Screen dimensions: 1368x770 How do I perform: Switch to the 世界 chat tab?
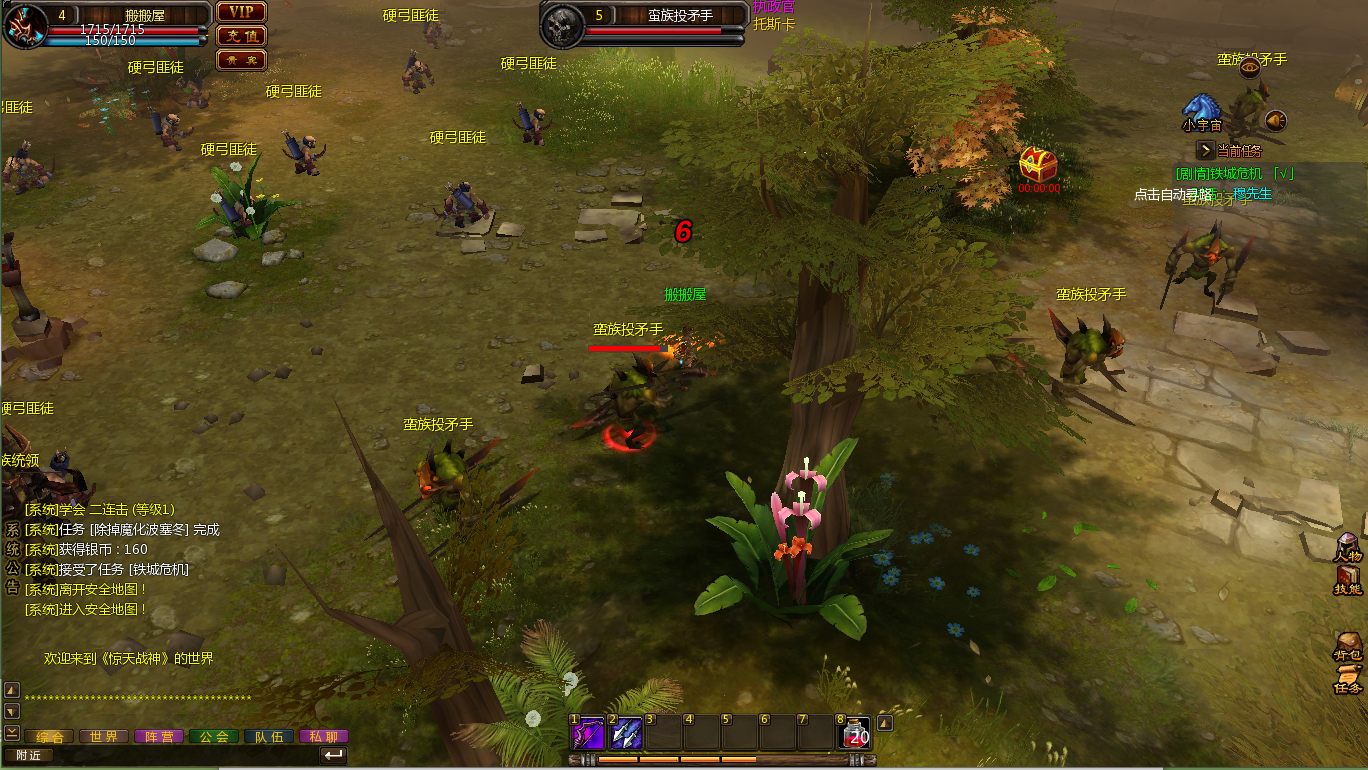tap(104, 737)
